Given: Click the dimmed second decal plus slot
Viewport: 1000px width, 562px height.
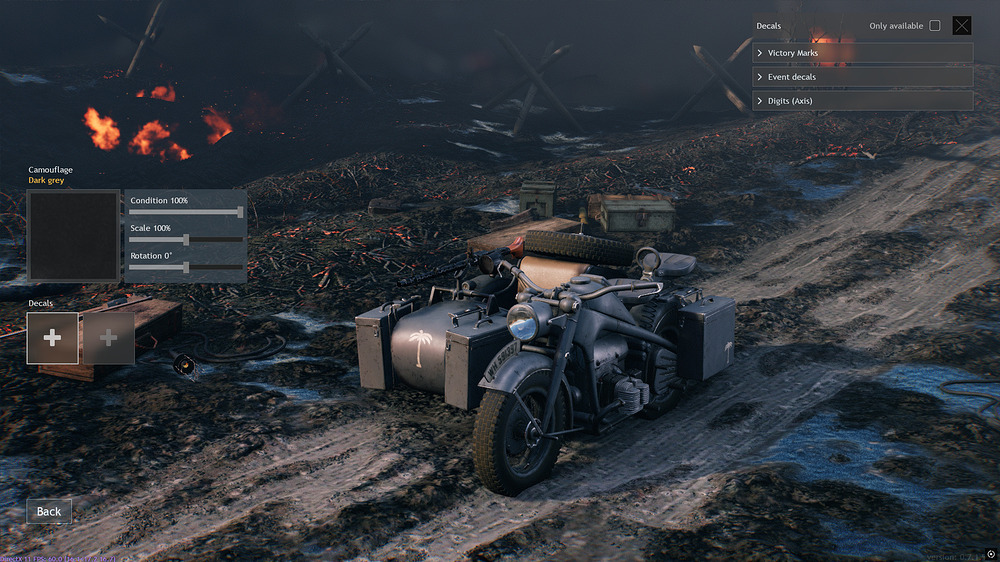Looking at the screenshot, I should pyautogui.click(x=109, y=338).
